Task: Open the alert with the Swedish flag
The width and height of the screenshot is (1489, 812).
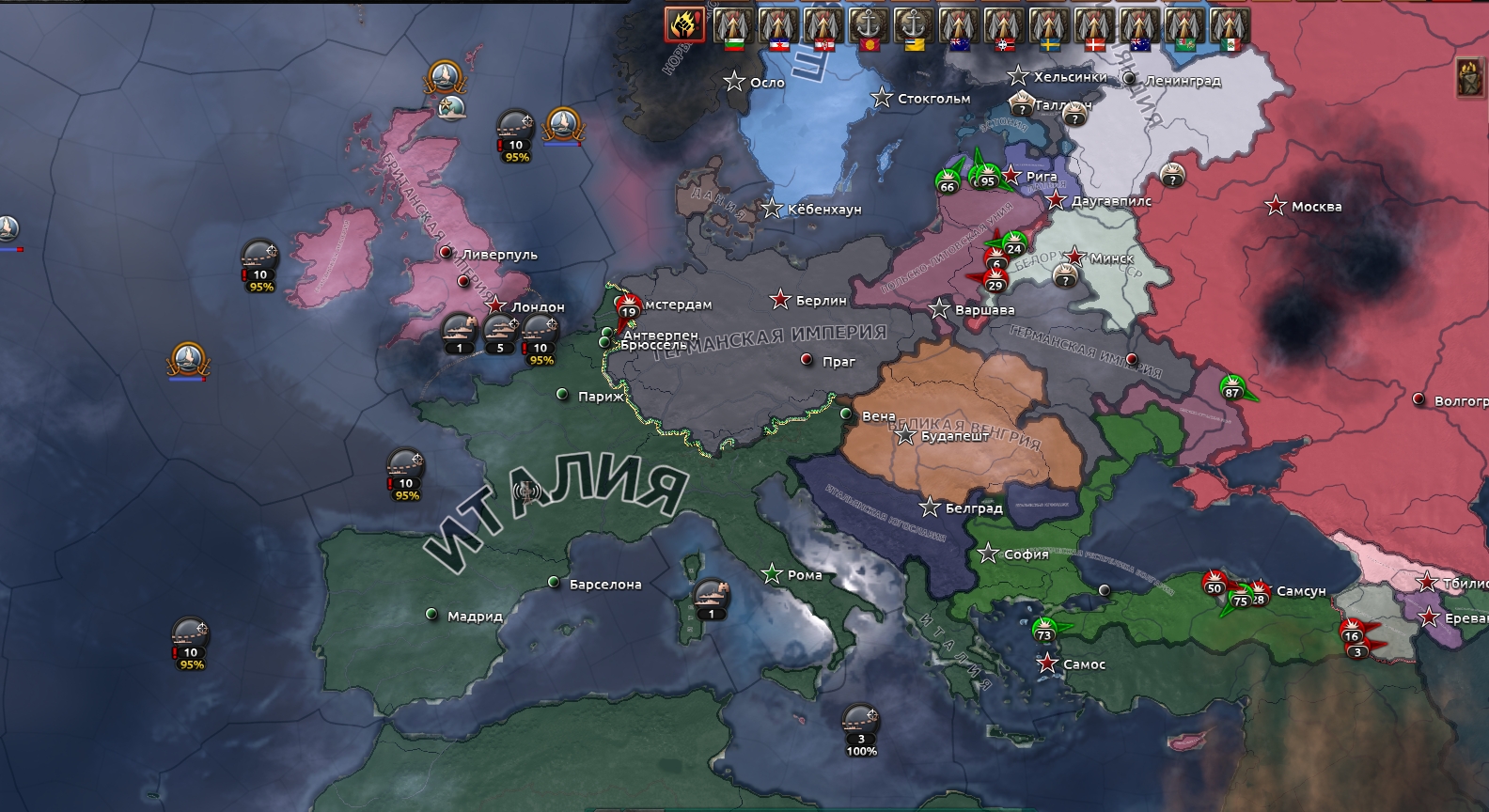Action: (x=1048, y=26)
